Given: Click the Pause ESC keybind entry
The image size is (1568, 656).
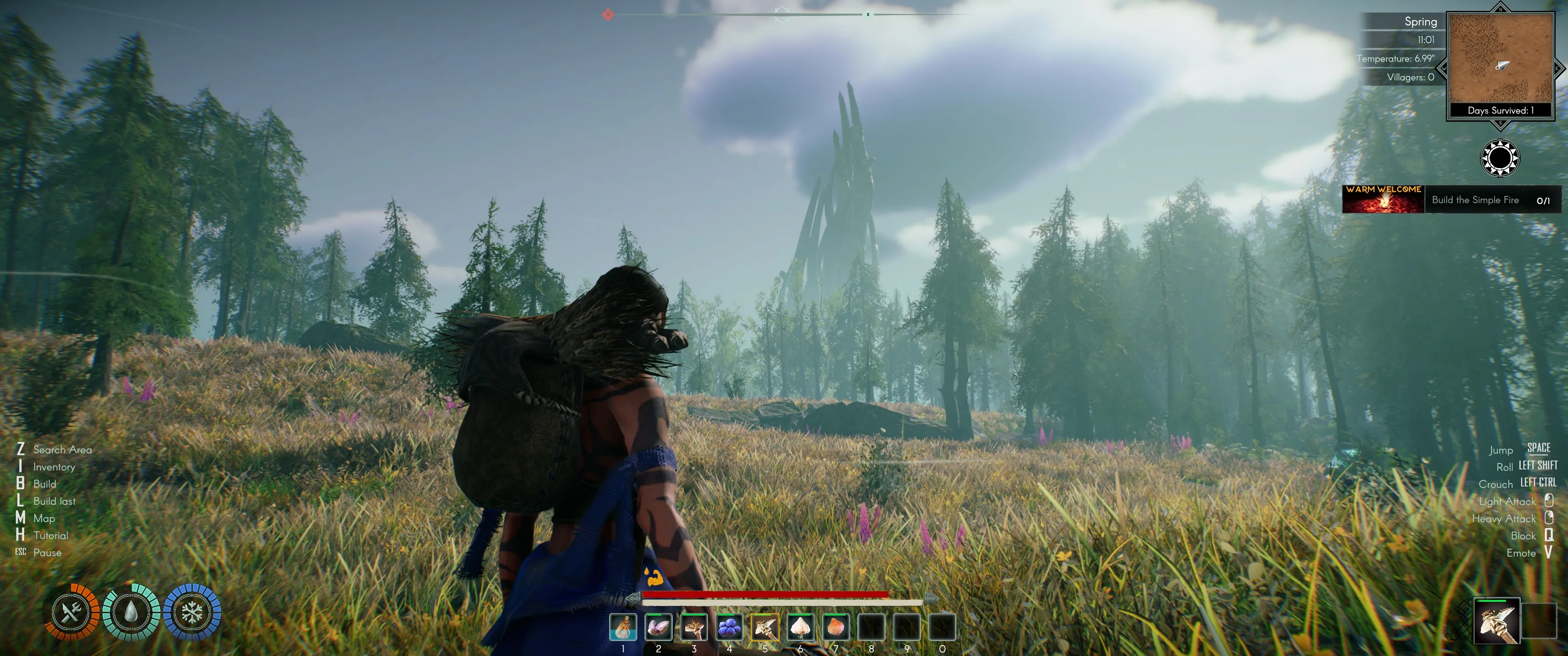Looking at the screenshot, I should click(47, 553).
